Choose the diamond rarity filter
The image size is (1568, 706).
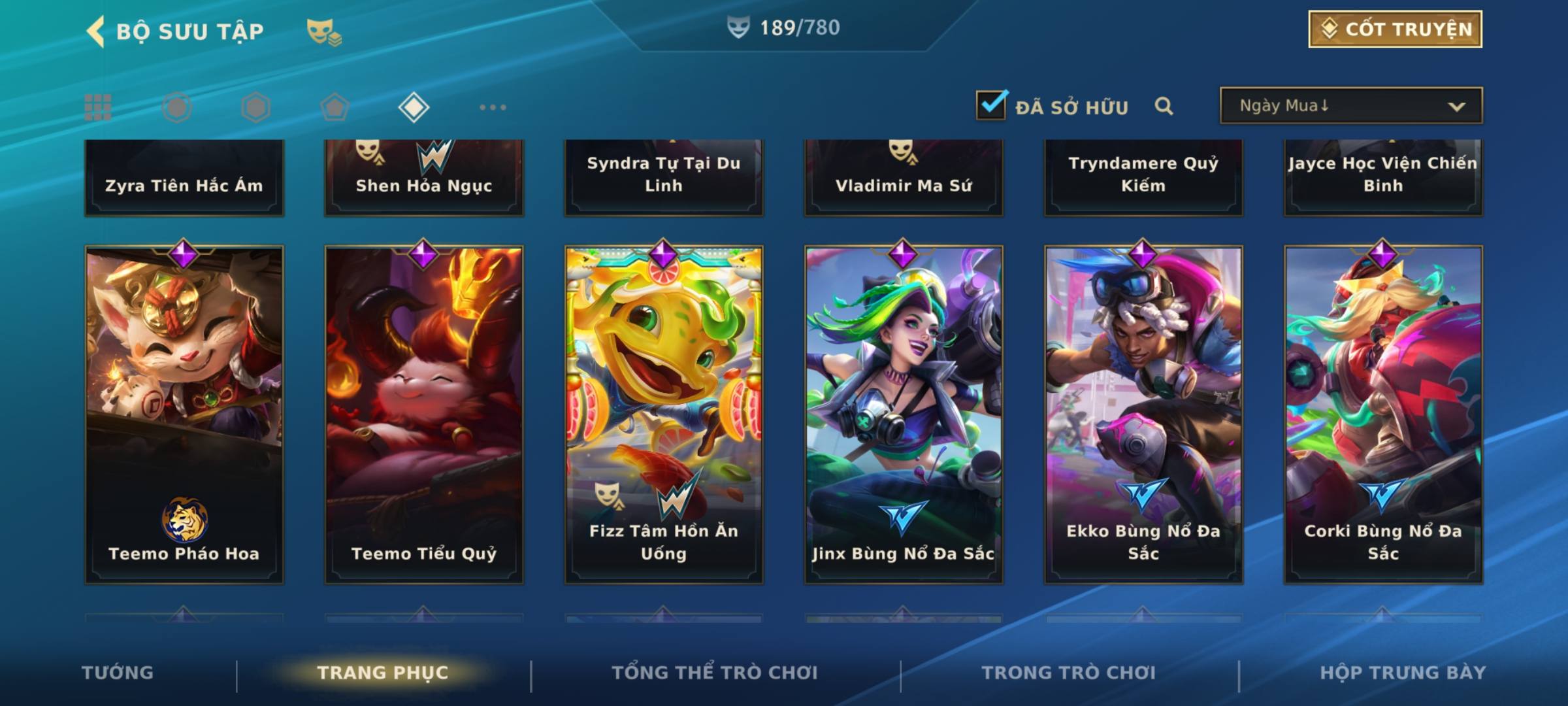click(414, 107)
